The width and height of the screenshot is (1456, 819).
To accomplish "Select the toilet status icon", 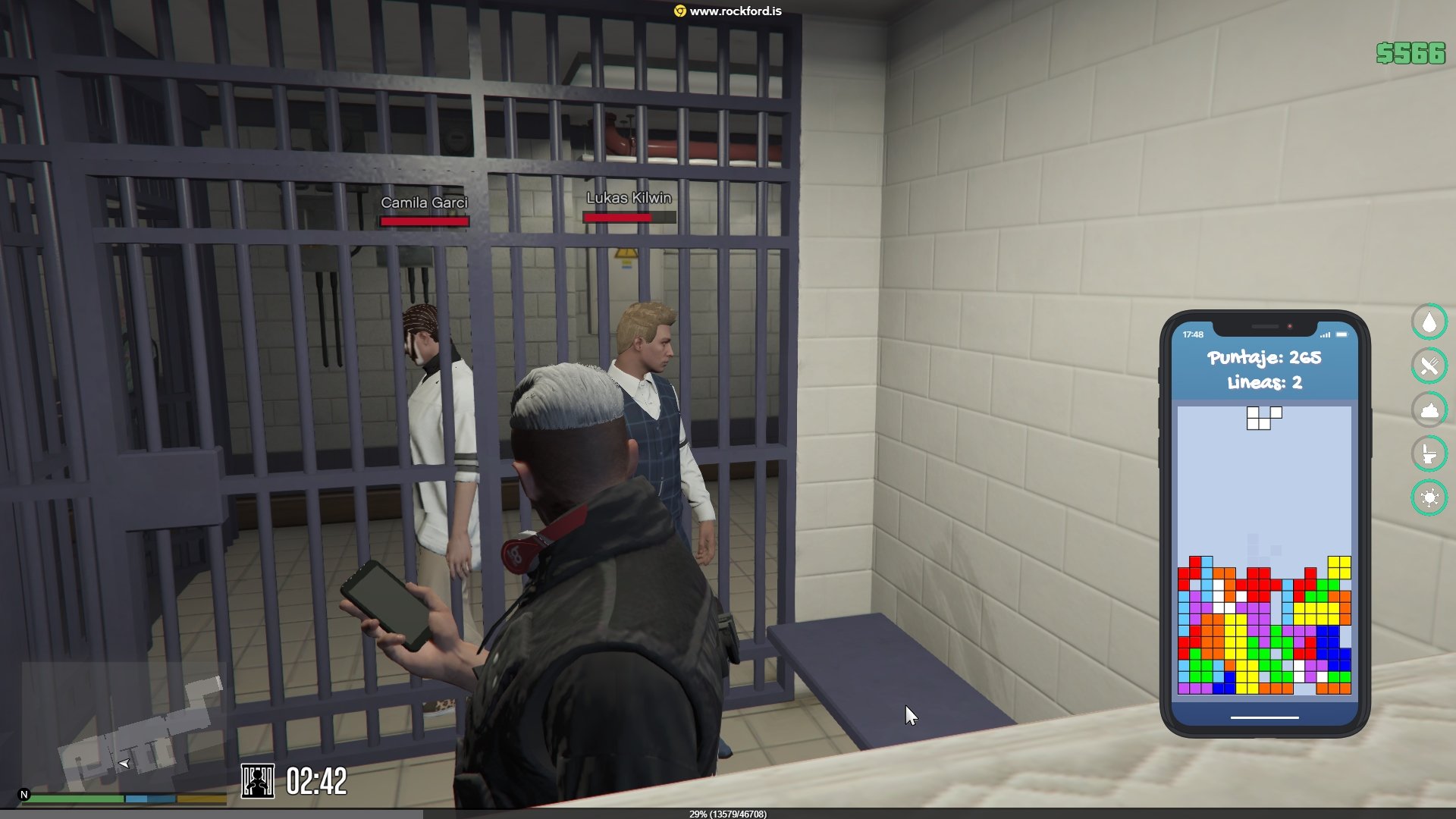I will point(1429,454).
